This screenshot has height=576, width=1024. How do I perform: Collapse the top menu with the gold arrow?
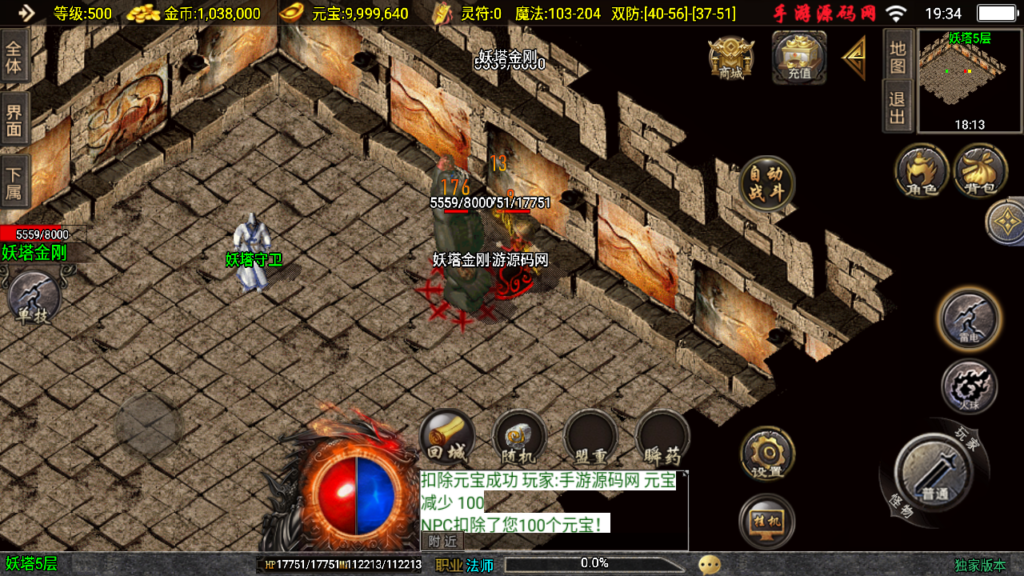(854, 57)
